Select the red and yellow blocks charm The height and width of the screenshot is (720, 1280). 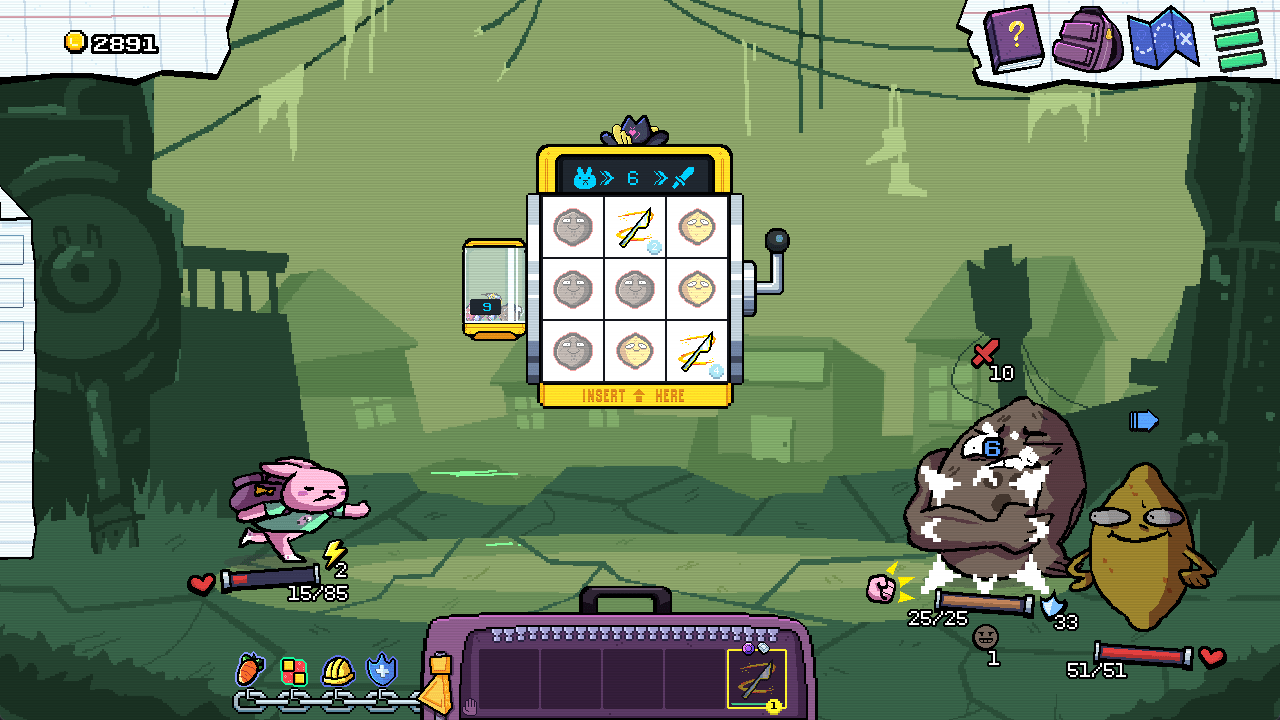[x=293, y=671]
